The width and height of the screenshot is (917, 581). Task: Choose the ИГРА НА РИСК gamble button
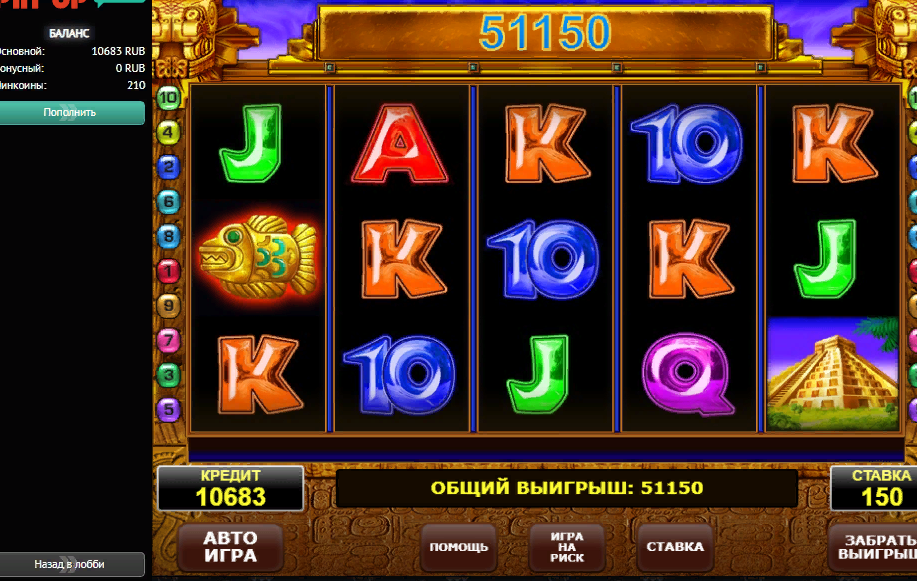click(567, 546)
